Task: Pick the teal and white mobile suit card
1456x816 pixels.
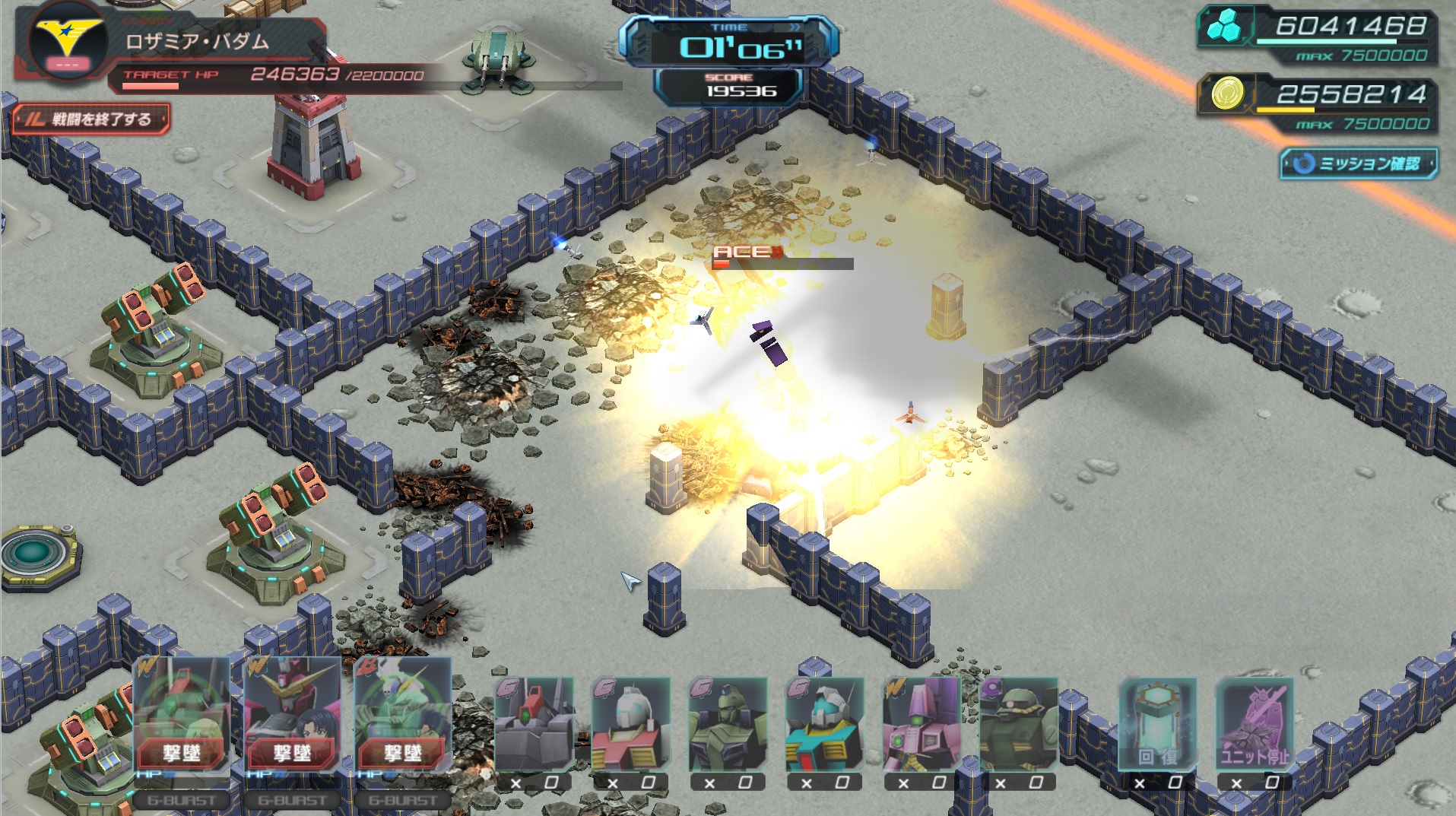Action: 824,726
